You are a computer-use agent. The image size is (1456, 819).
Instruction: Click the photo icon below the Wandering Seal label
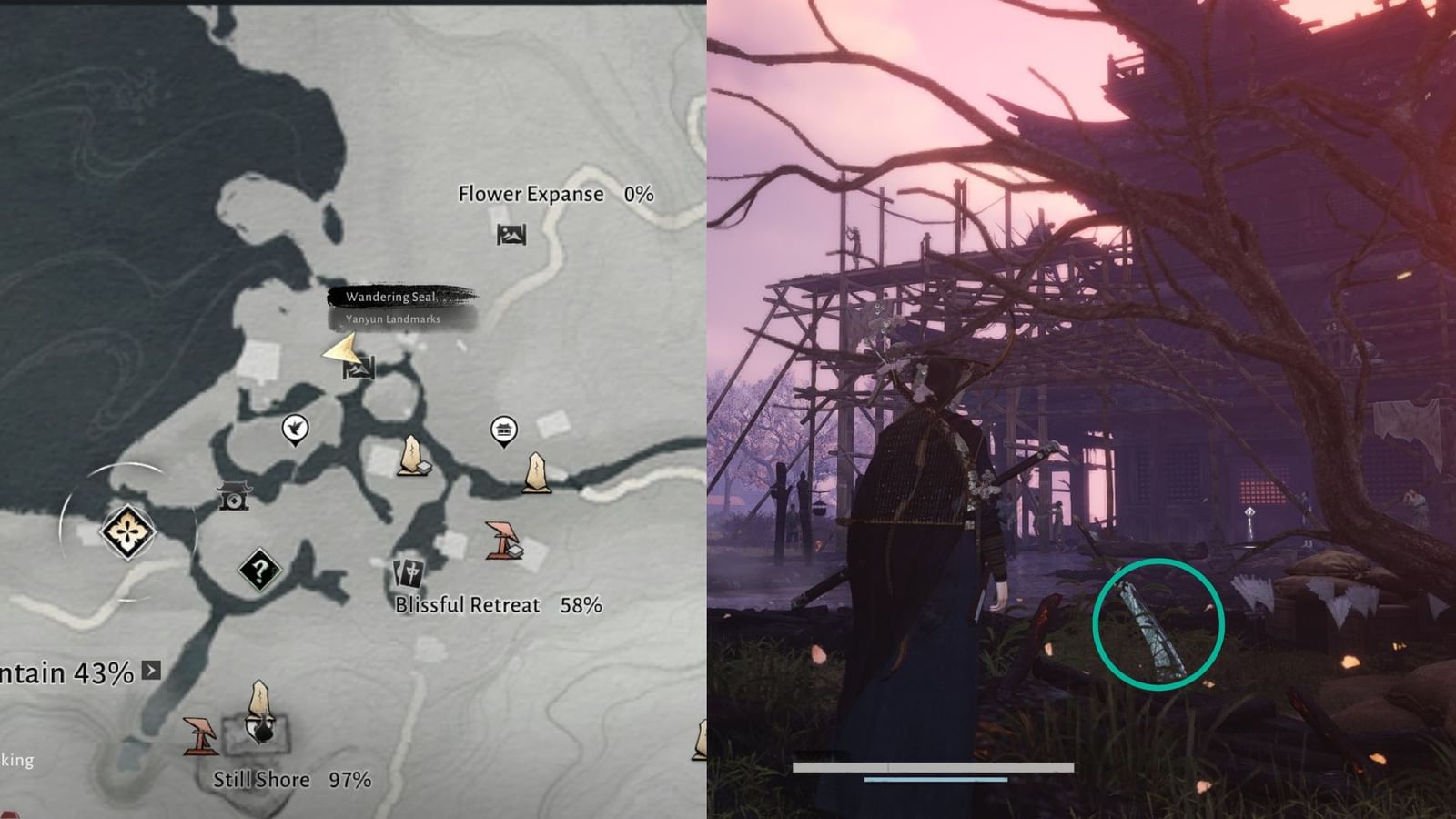click(359, 370)
